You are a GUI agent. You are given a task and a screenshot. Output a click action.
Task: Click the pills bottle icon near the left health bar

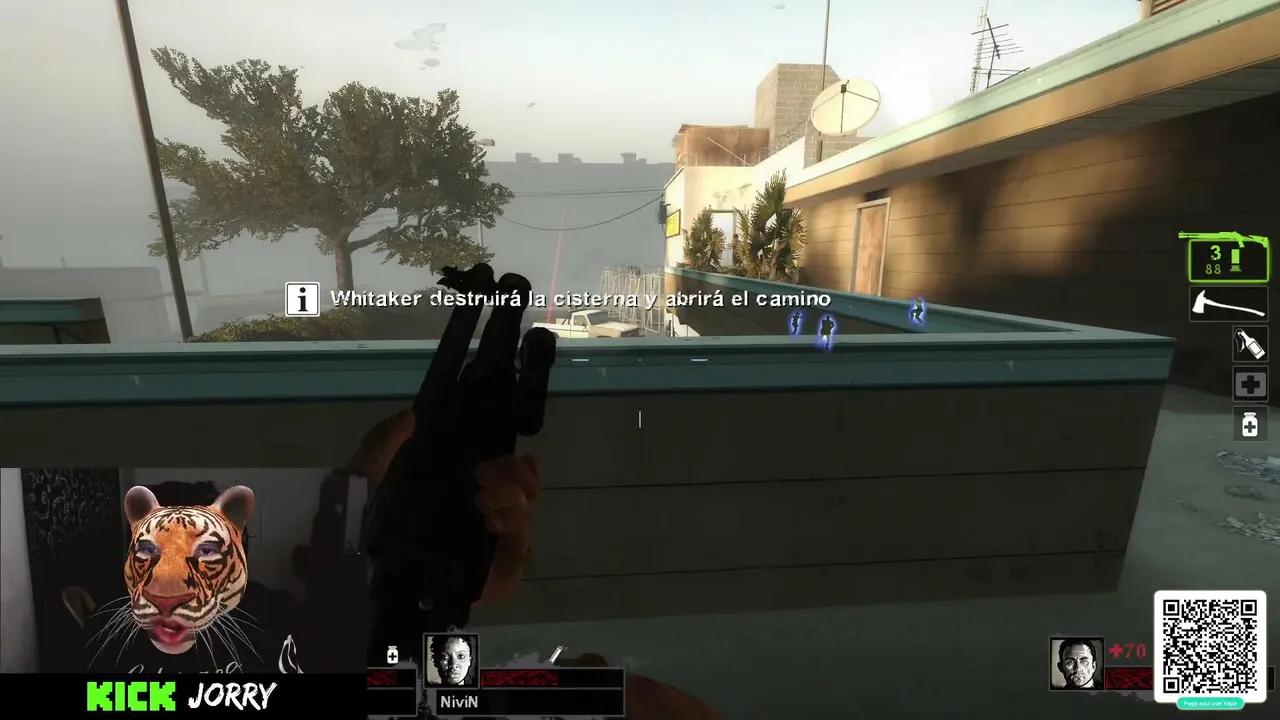pos(391,656)
